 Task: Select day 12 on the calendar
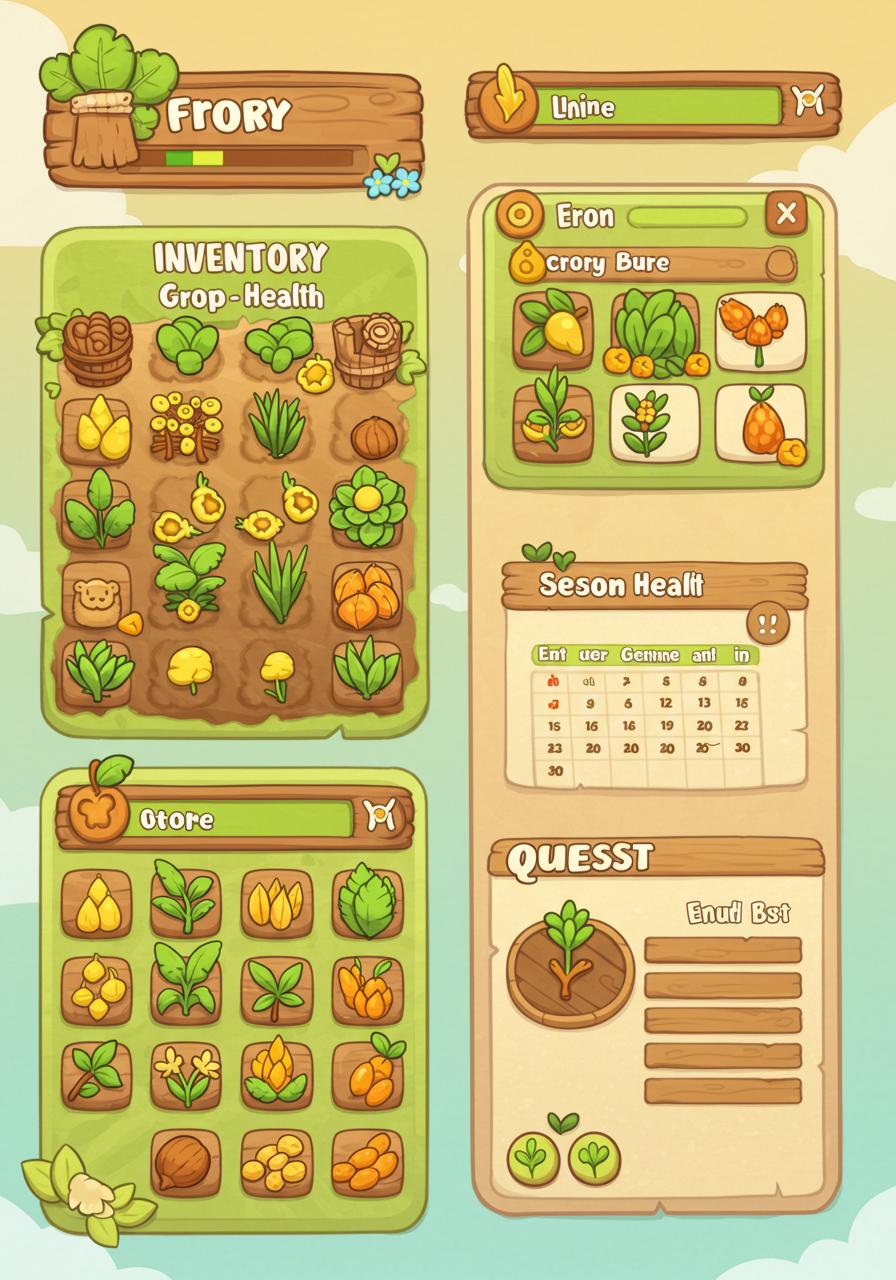tap(665, 703)
